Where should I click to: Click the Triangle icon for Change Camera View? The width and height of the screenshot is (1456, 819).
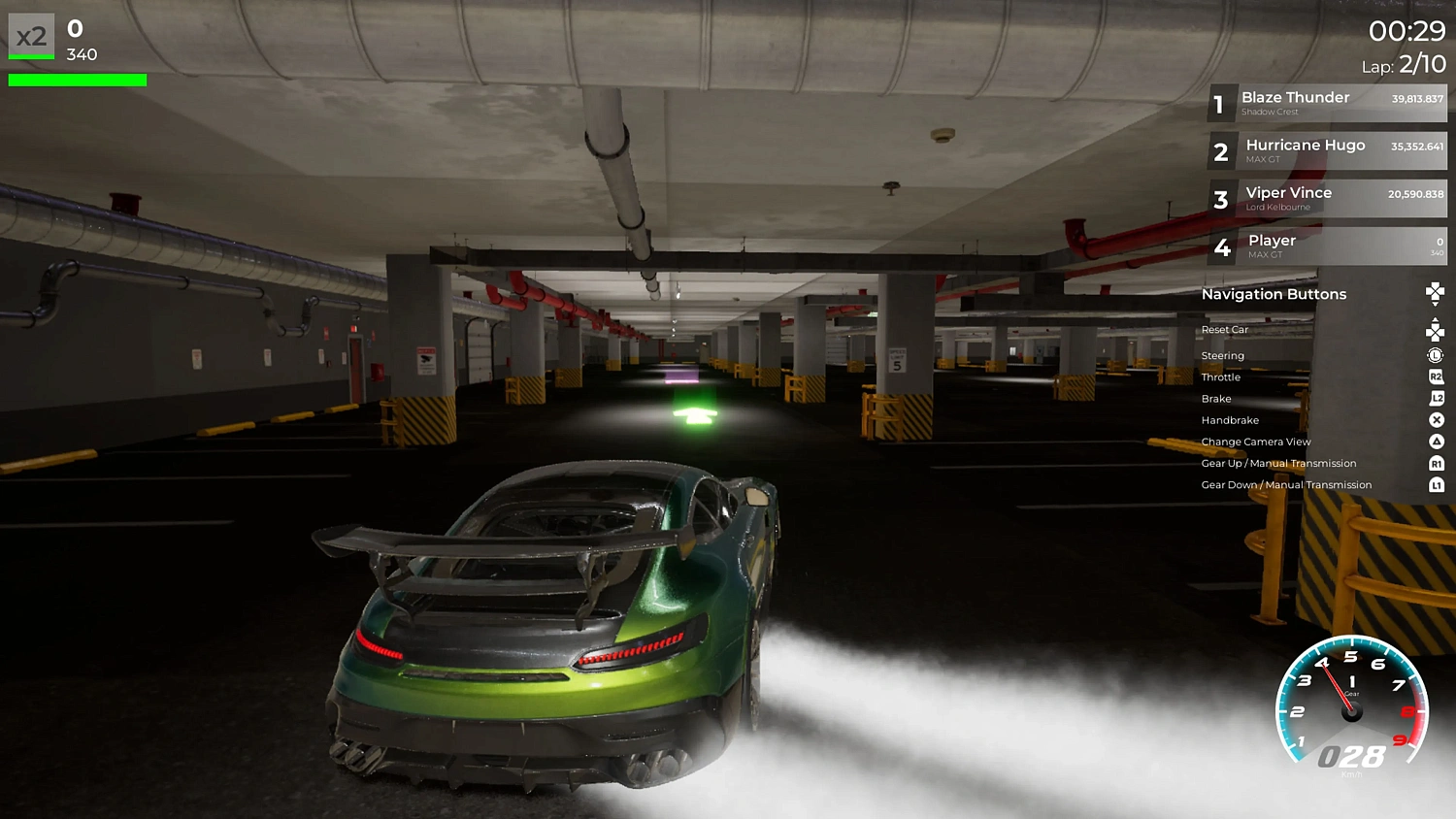(x=1435, y=441)
